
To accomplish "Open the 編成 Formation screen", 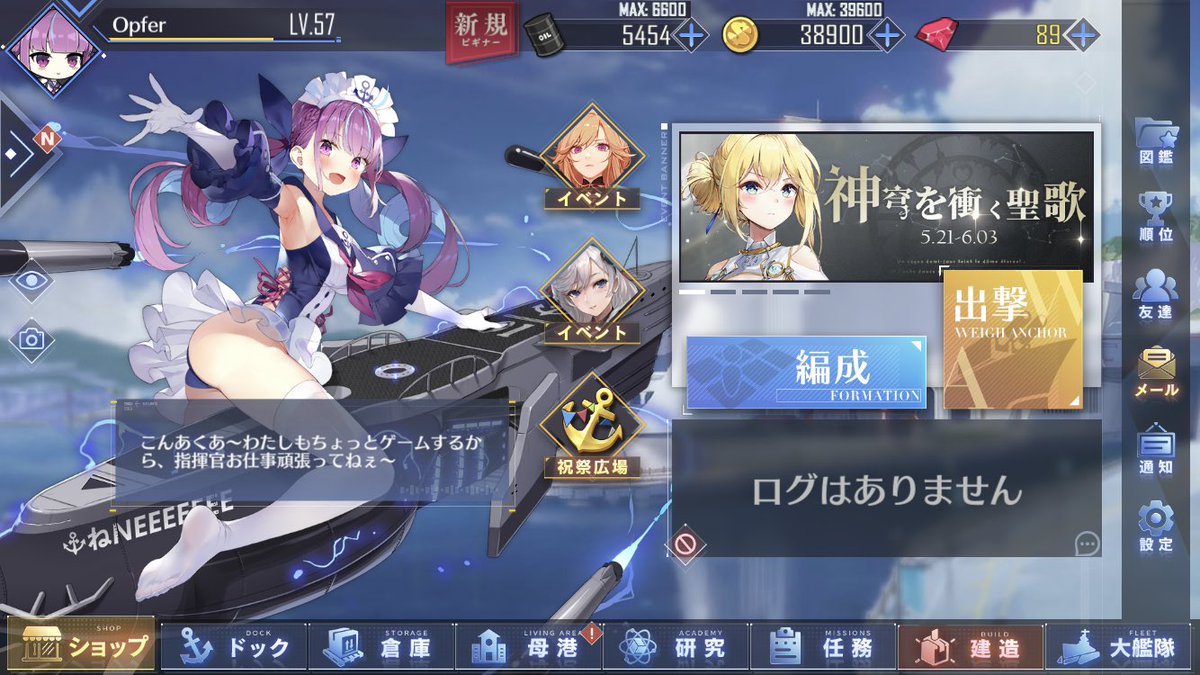I will (806, 372).
